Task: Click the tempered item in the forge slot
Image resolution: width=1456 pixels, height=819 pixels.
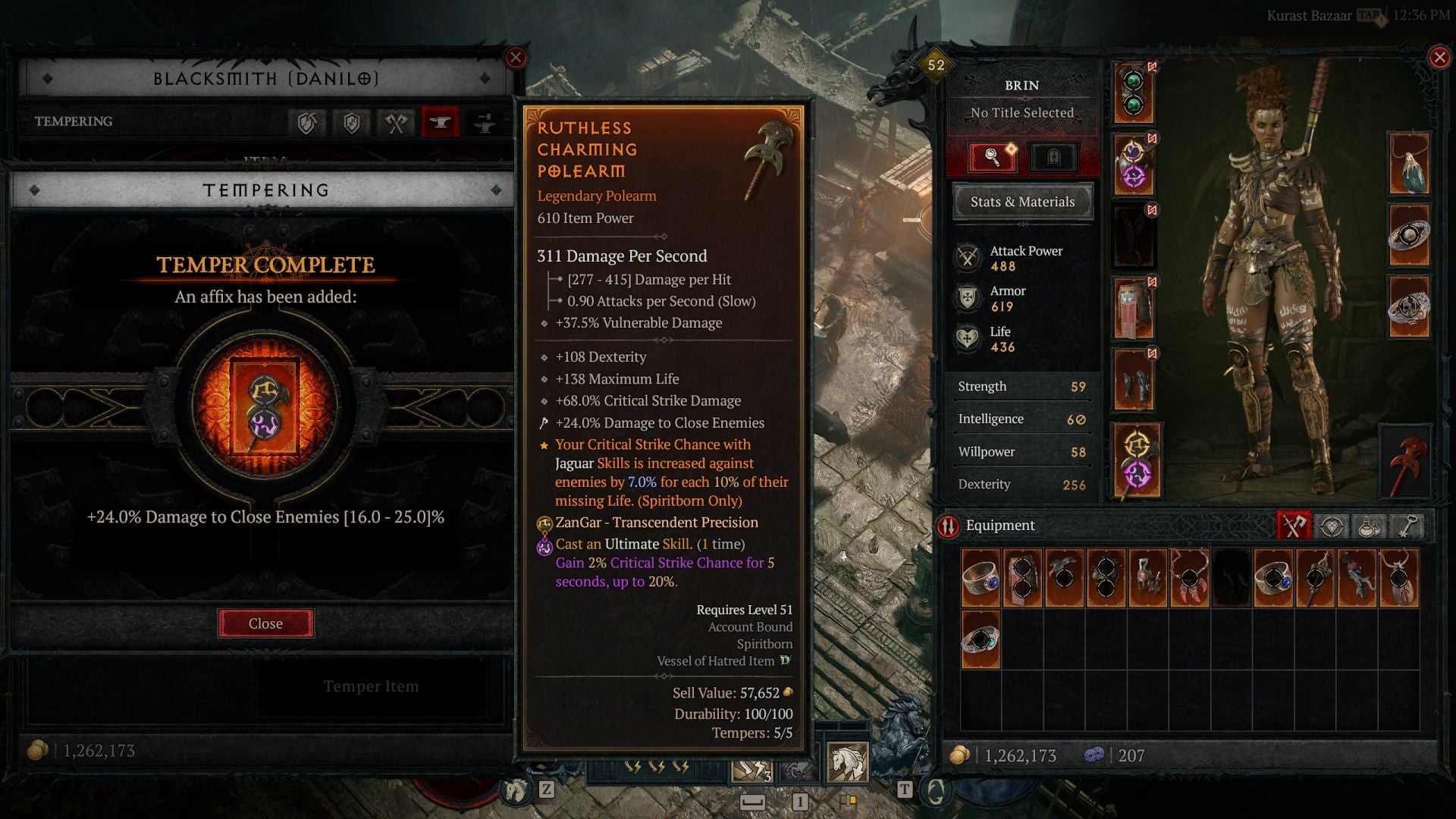Action: click(265, 406)
